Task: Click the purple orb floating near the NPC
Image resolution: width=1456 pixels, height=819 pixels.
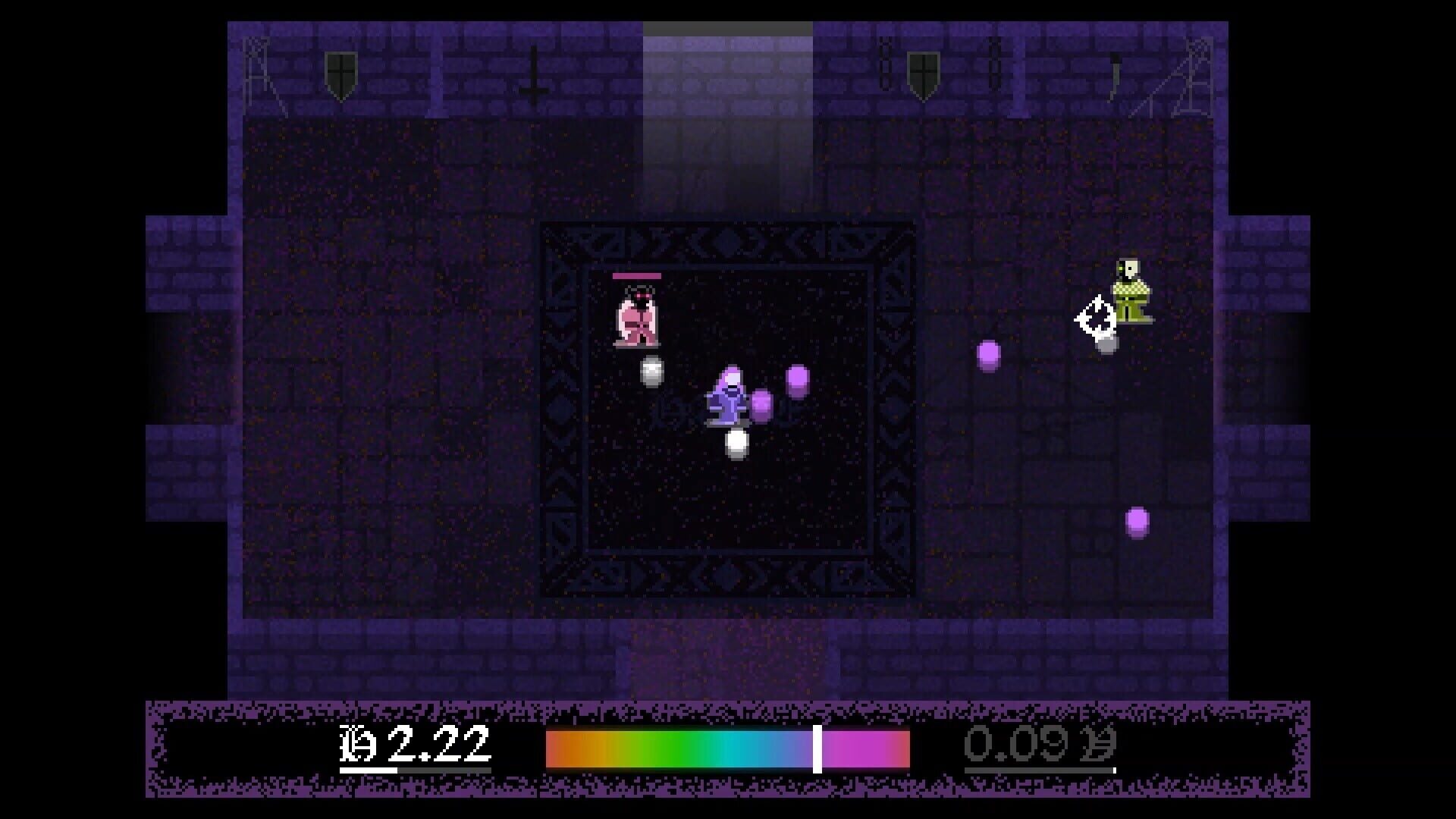Action: tap(988, 354)
